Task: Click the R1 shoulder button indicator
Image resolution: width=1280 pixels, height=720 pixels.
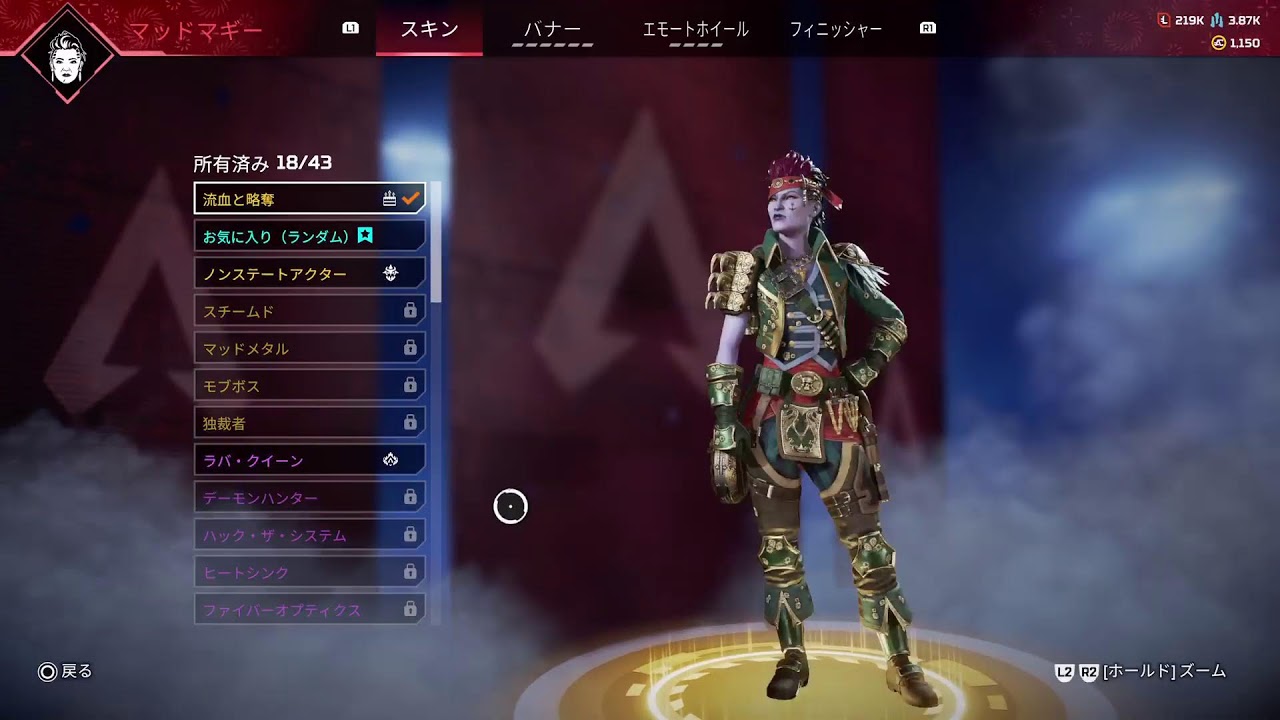Action: 928,29
